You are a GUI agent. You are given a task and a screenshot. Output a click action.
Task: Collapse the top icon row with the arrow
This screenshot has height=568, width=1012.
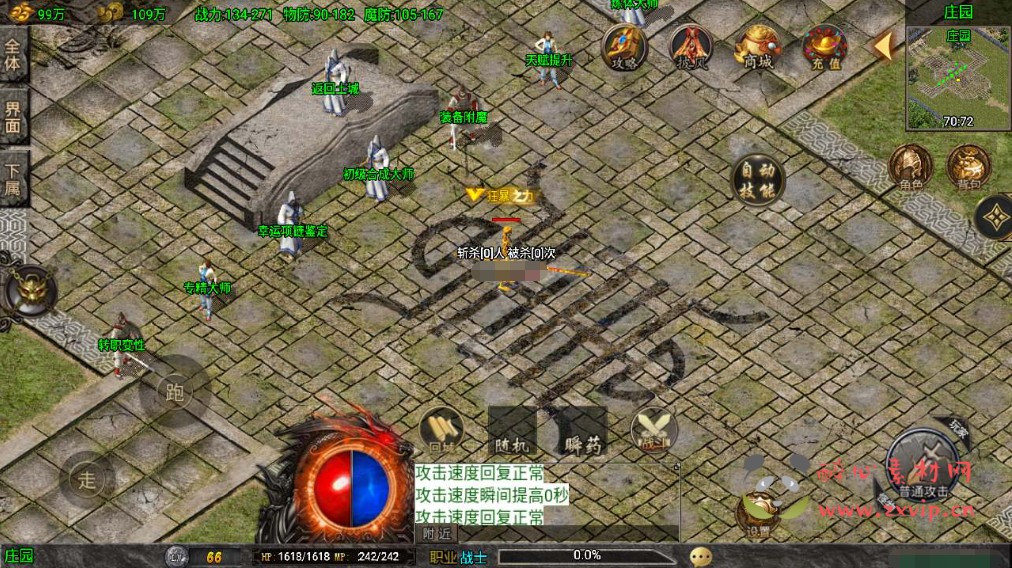883,45
